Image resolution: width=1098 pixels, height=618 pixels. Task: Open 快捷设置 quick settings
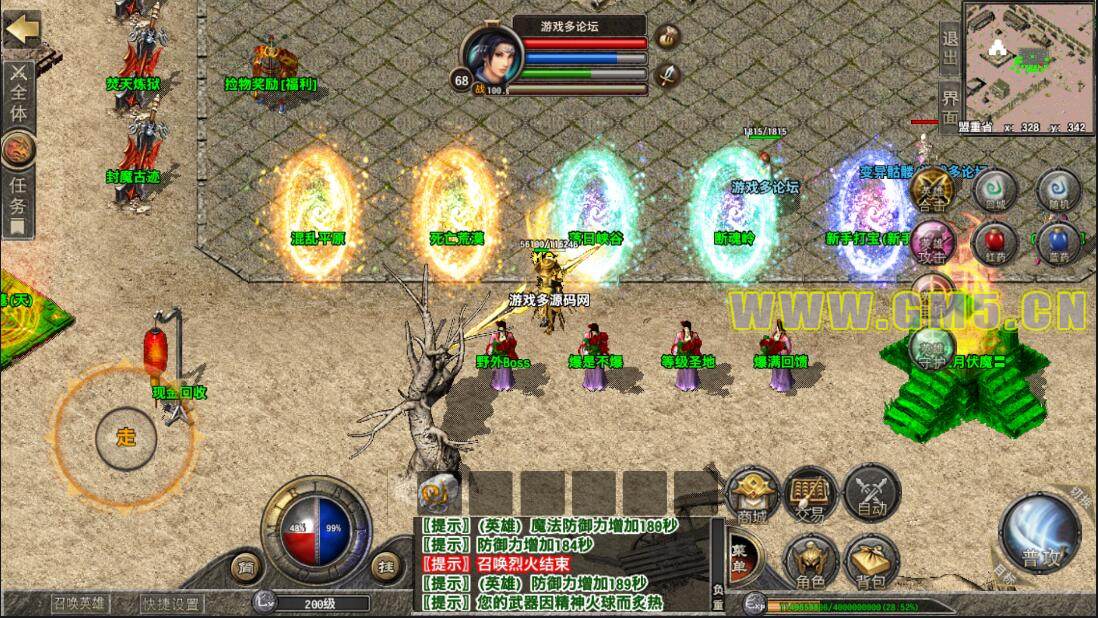pos(171,603)
